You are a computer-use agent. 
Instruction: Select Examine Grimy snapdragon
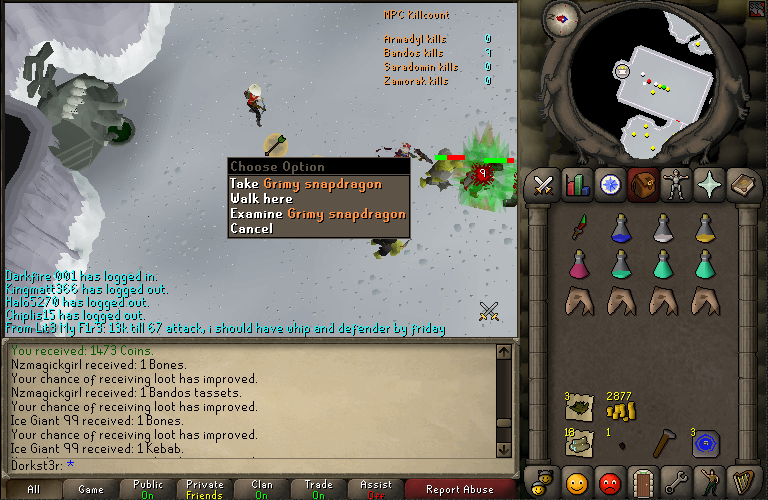coord(317,213)
